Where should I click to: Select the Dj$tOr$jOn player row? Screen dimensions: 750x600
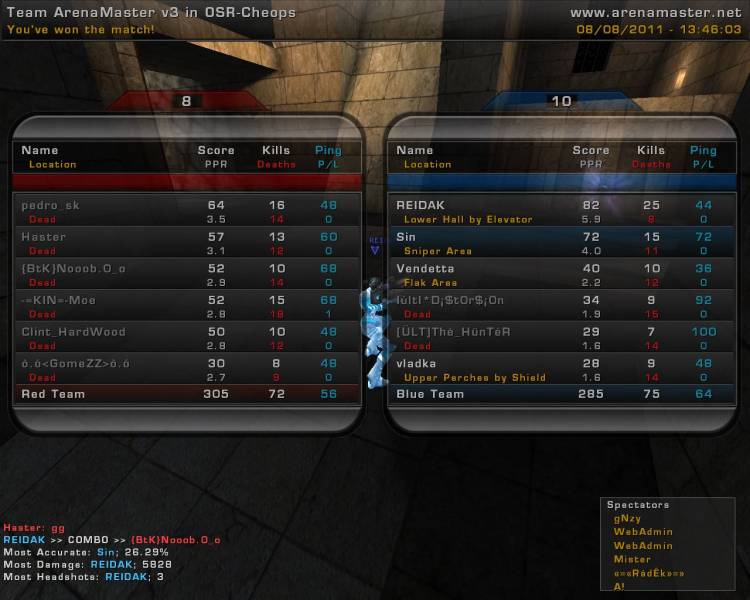(x=560, y=306)
